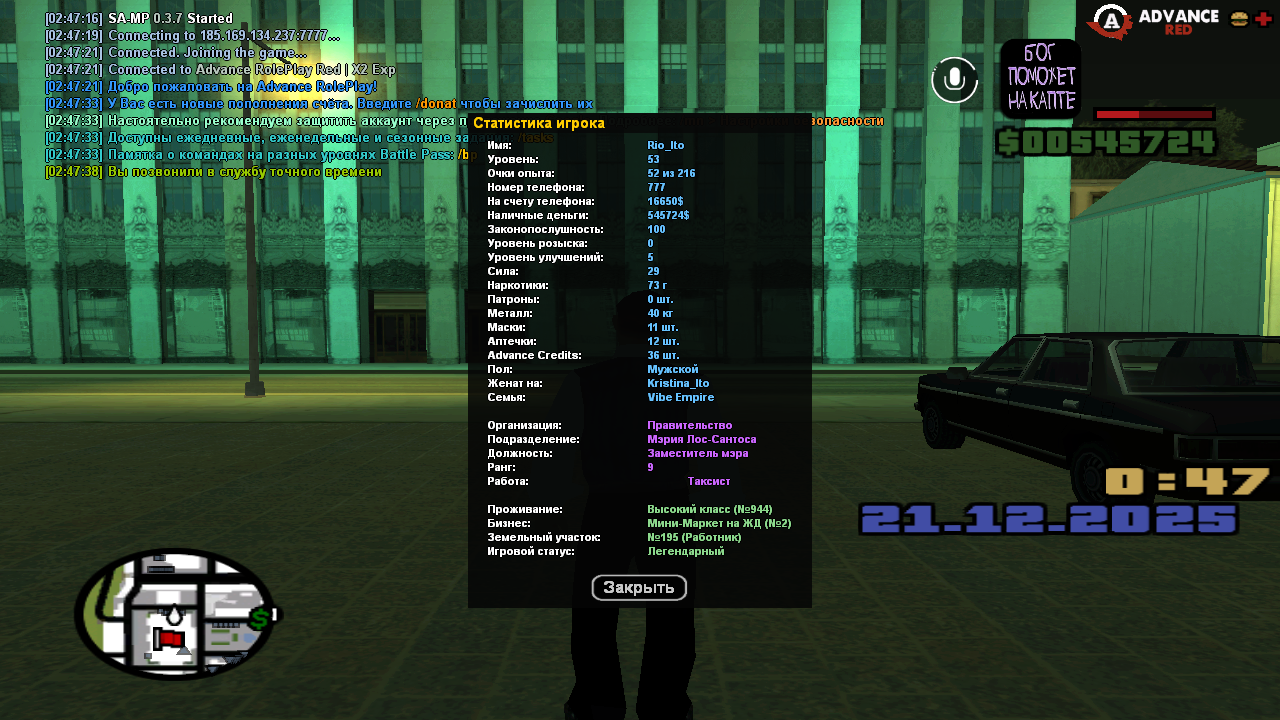Screen dimensions: 1280x720
Task: Toggle the voice chat microphone icon
Action: [954, 79]
